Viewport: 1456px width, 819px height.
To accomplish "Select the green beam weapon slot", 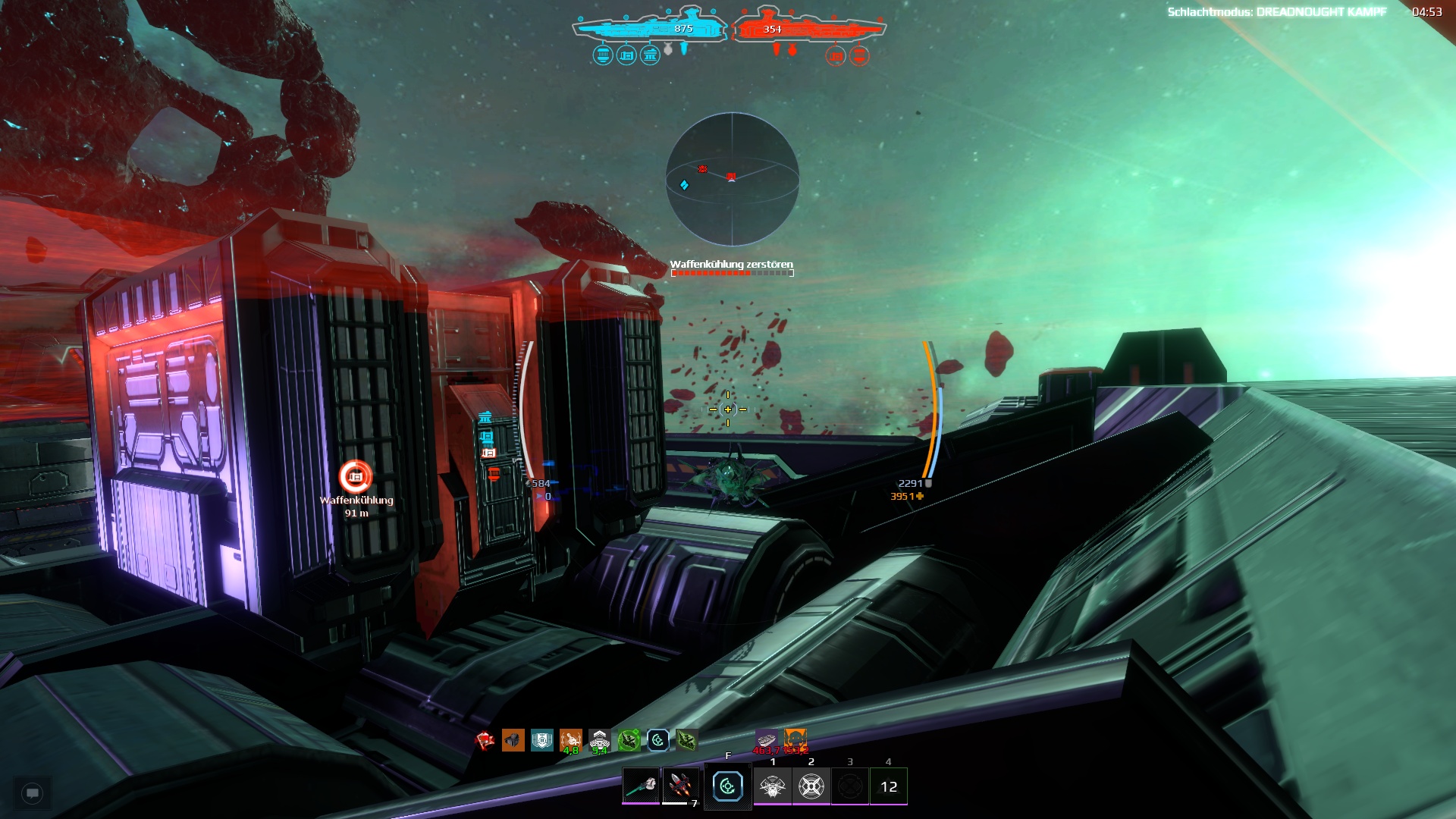I will 641,786.
